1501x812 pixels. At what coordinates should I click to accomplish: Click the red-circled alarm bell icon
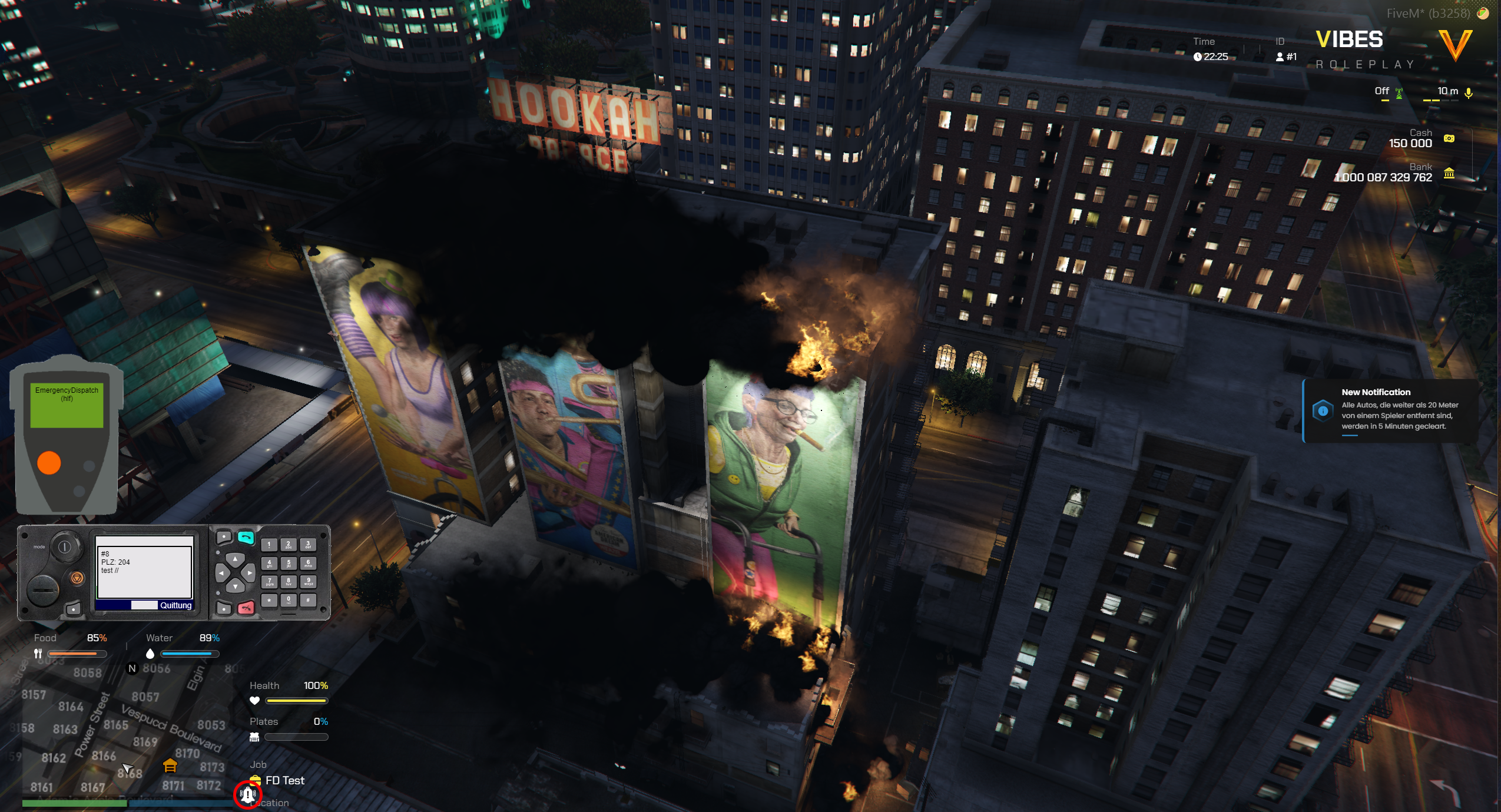pyautogui.click(x=247, y=795)
